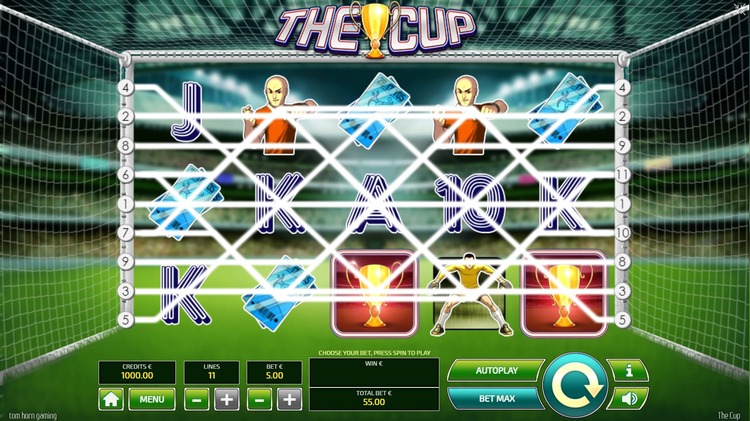Go to the home screen via house icon
750x421 pixels.
tap(111, 400)
